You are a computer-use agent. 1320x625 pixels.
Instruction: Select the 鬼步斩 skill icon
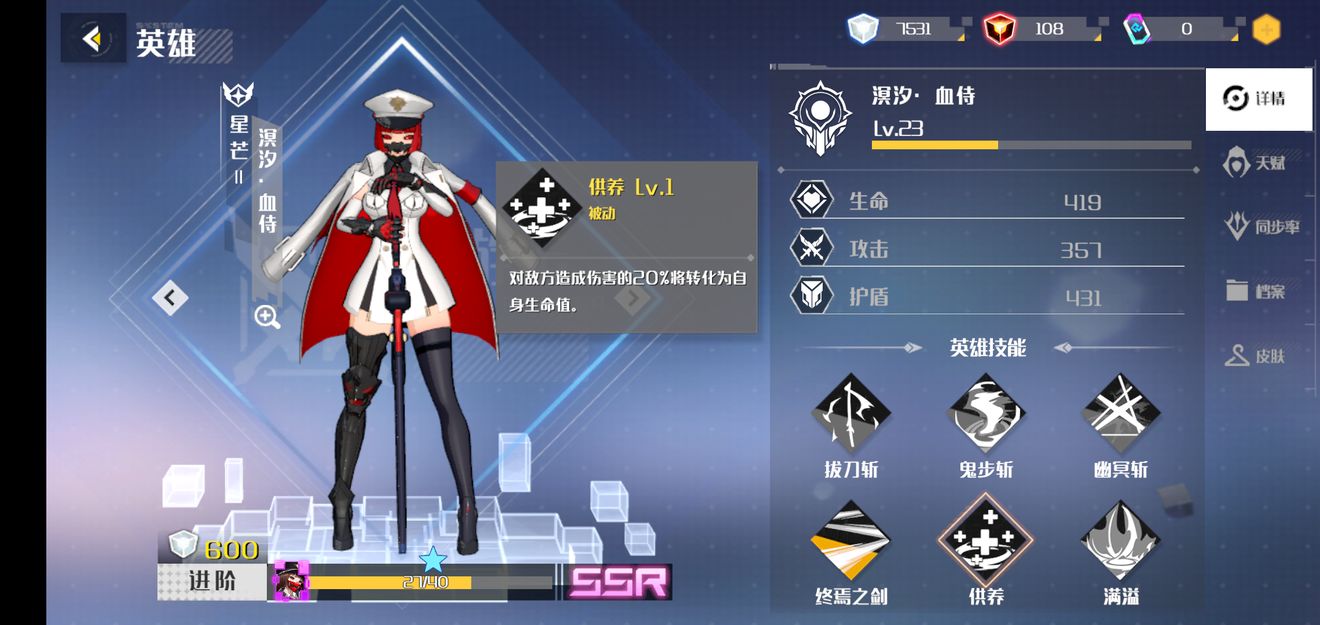(986, 413)
